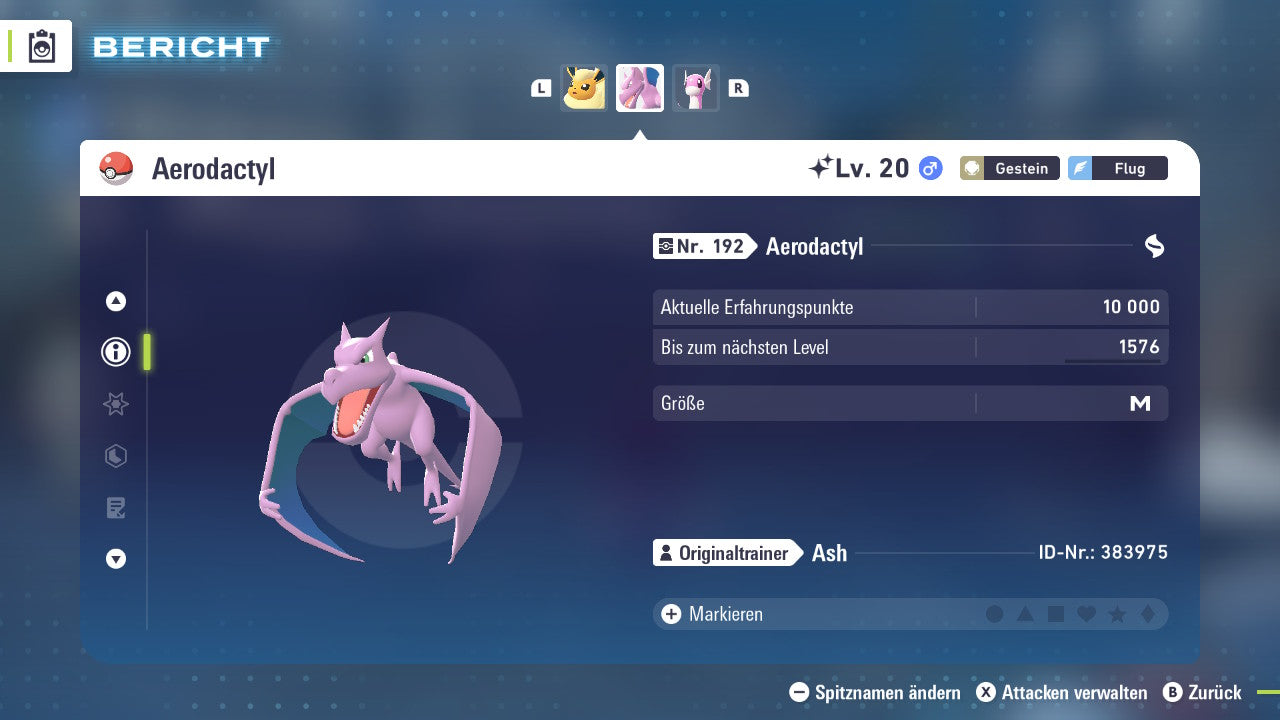The height and width of the screenshot is (720, 1280).
Task: Switch to the Dratini thumbnail tab
Action: tap(695, 88)
